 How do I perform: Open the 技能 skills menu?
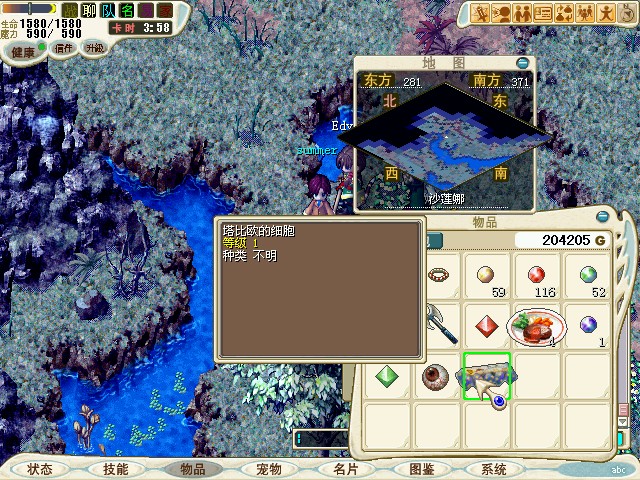115,469
